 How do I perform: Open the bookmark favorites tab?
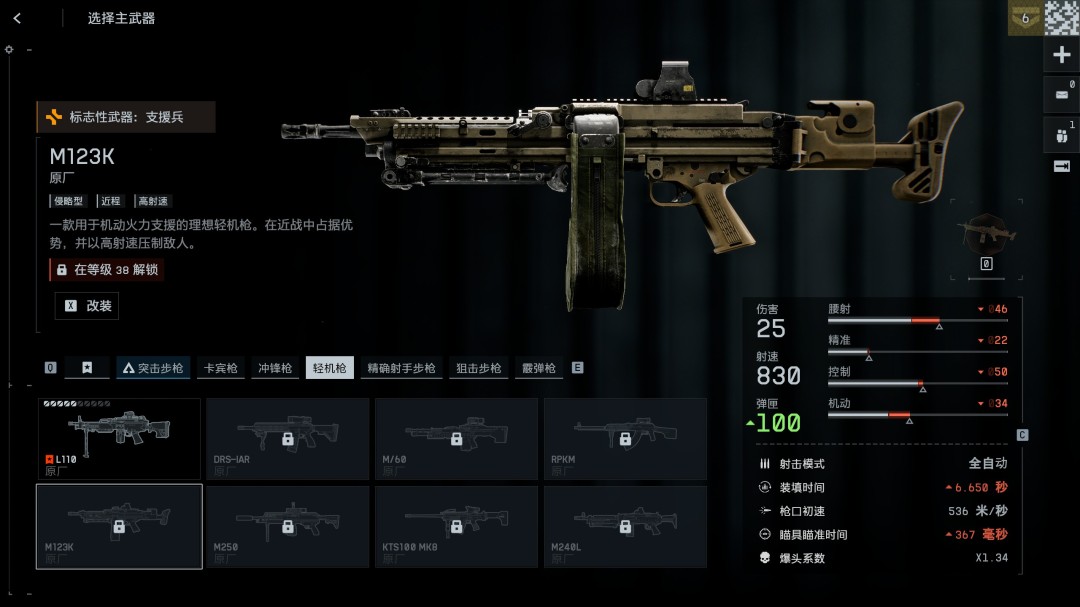pyautogui.click(x=87, y=368)
